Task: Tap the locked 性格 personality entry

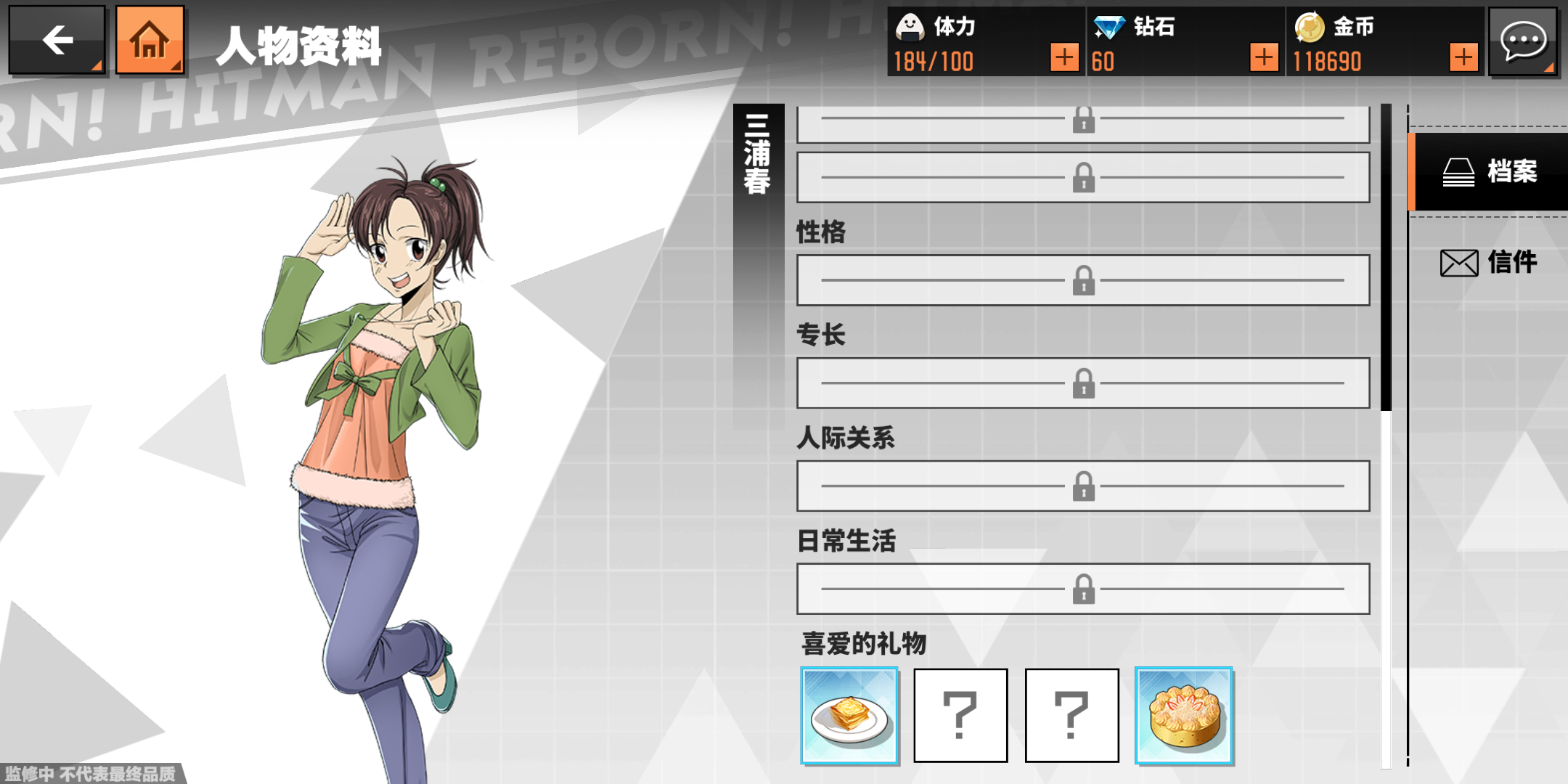Action: tap(1083, 280)
